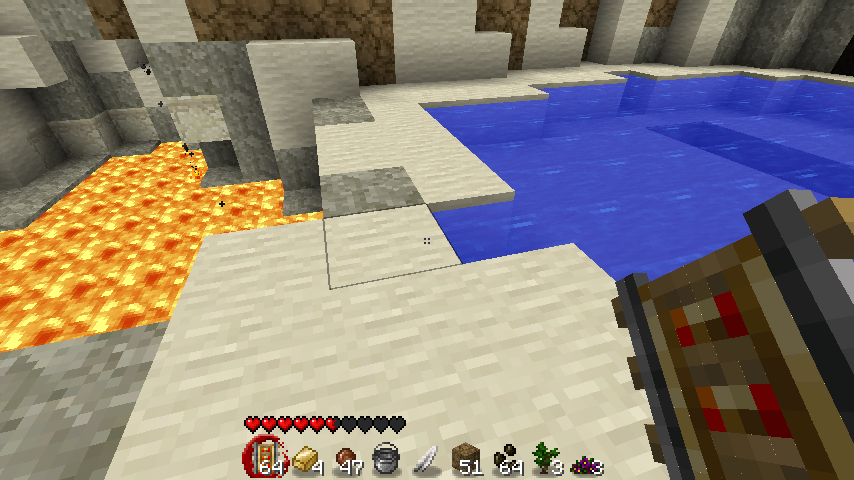The height and width of the screenshot is (480, 854).
Task: Pick the feather in the hotbar
Action: (x=425, y=459)
